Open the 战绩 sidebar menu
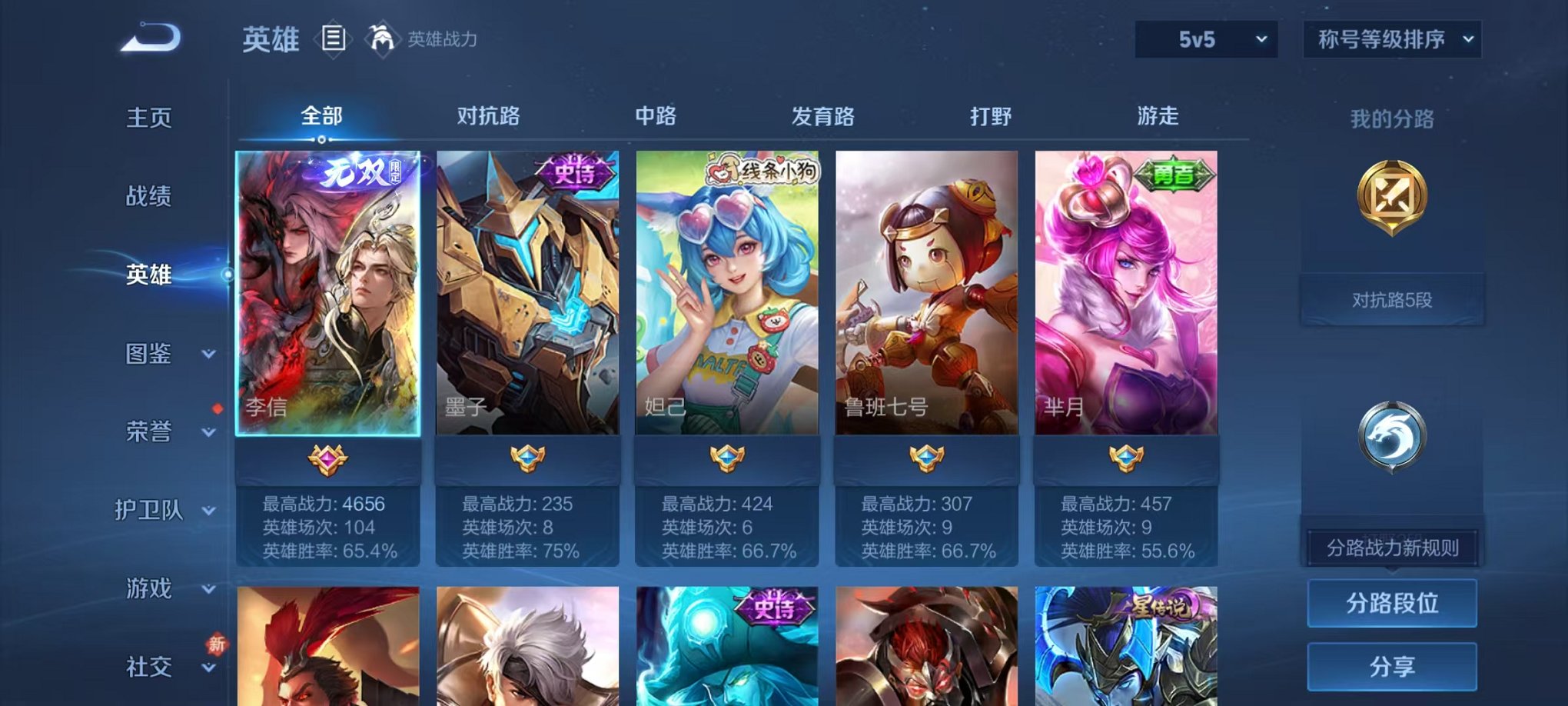The image size is (1568, 706). 149,197
